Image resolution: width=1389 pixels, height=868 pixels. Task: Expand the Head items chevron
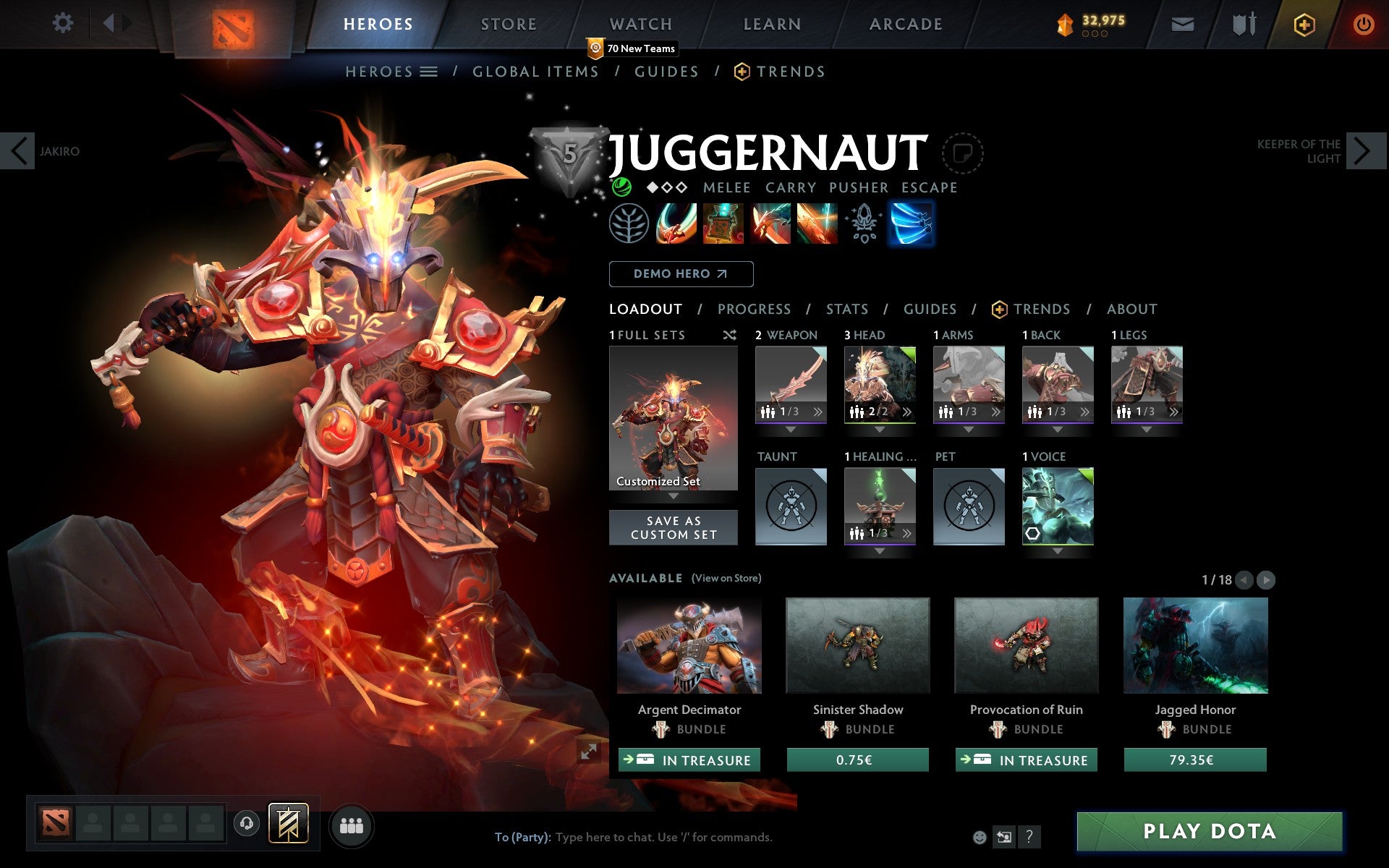907,412
